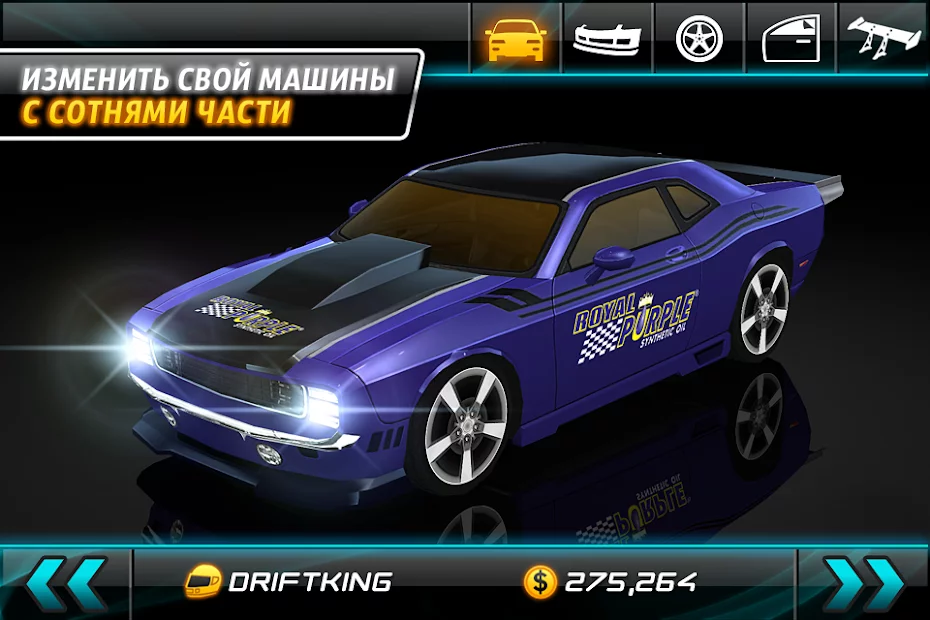Go to previous car with left arrows
930x620 pixels.
(66, 582)
